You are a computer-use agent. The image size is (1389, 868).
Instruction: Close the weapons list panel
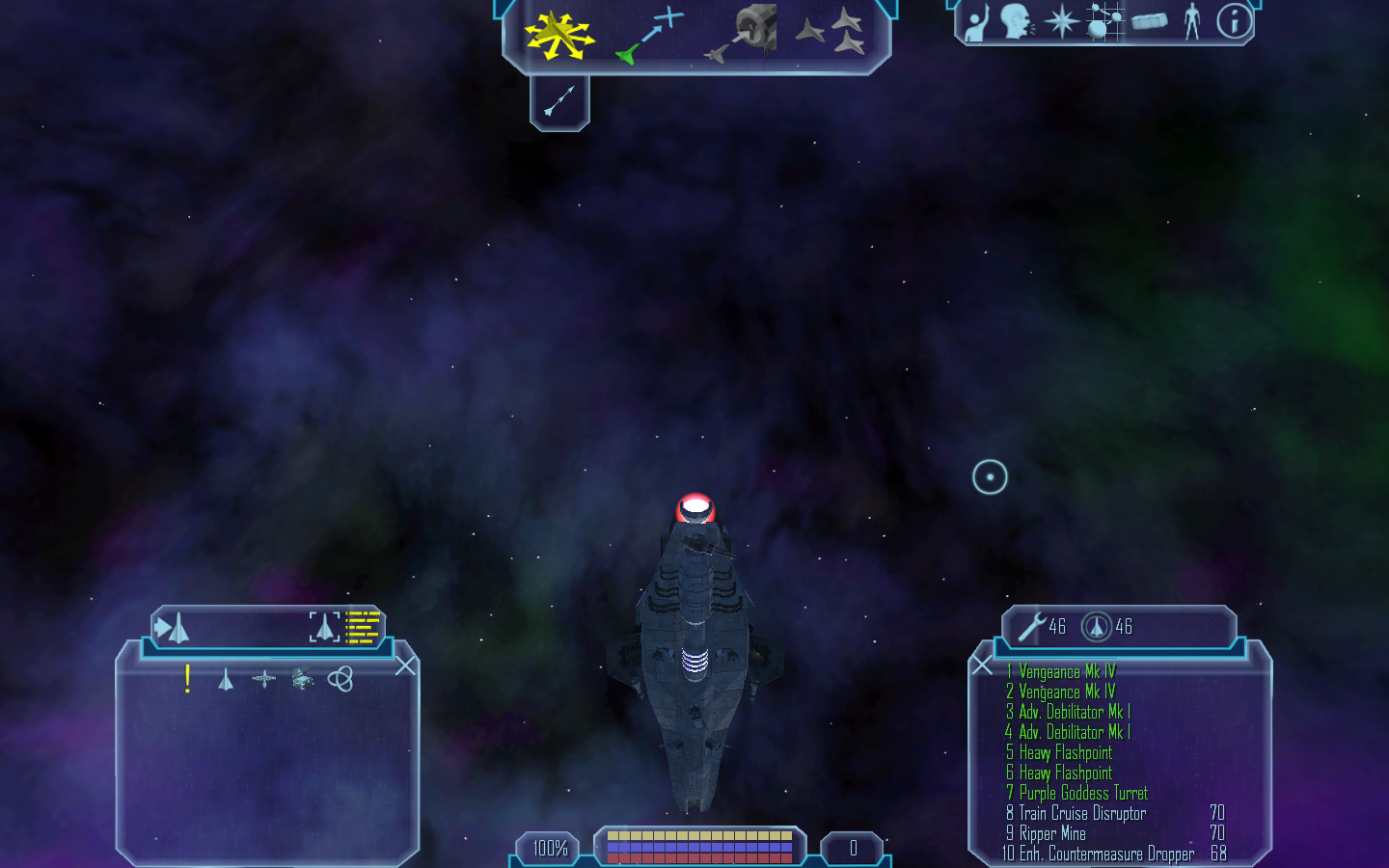tap(982, 665)
